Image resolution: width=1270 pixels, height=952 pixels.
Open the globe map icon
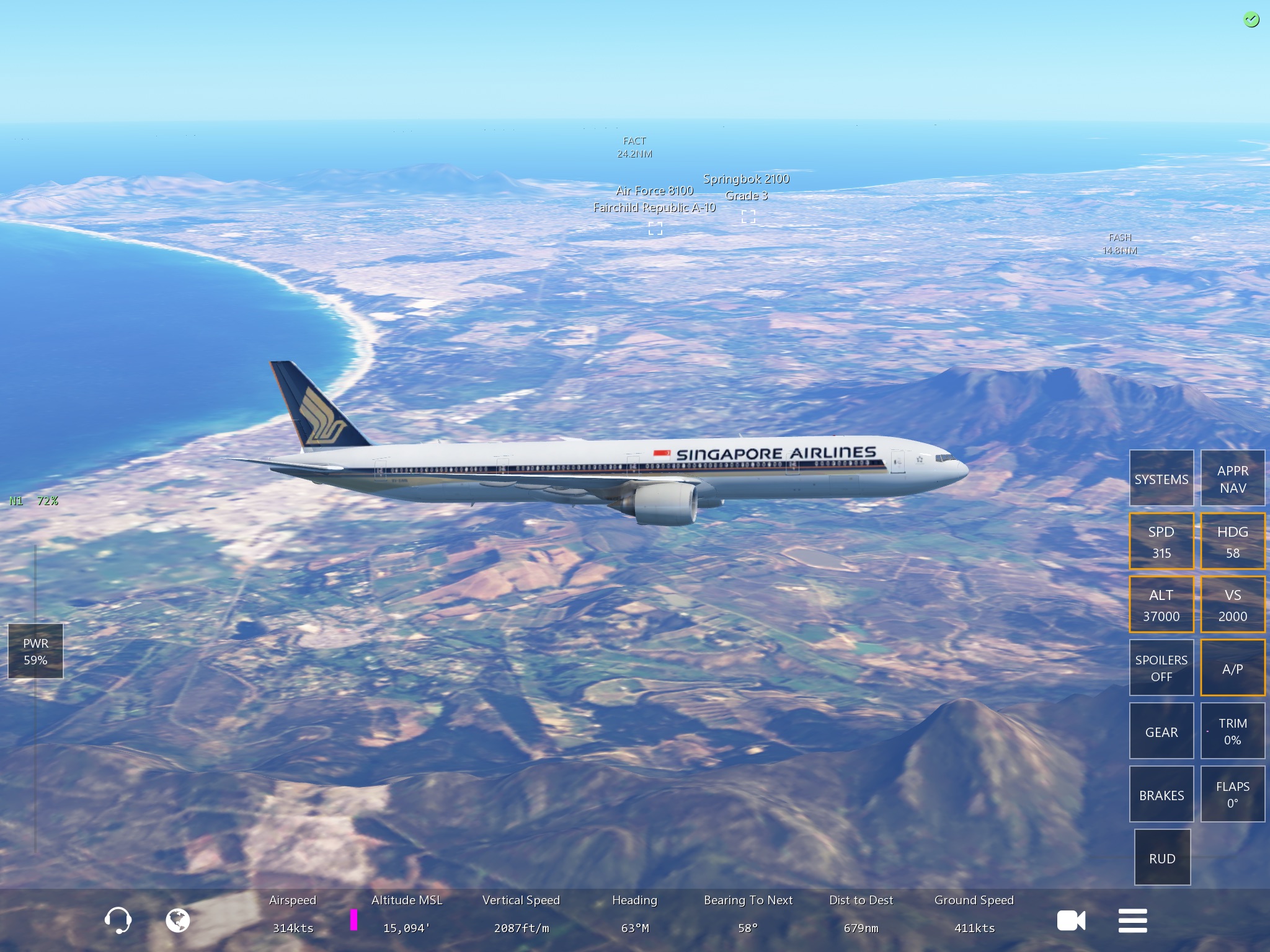click(x=177, y=920)
